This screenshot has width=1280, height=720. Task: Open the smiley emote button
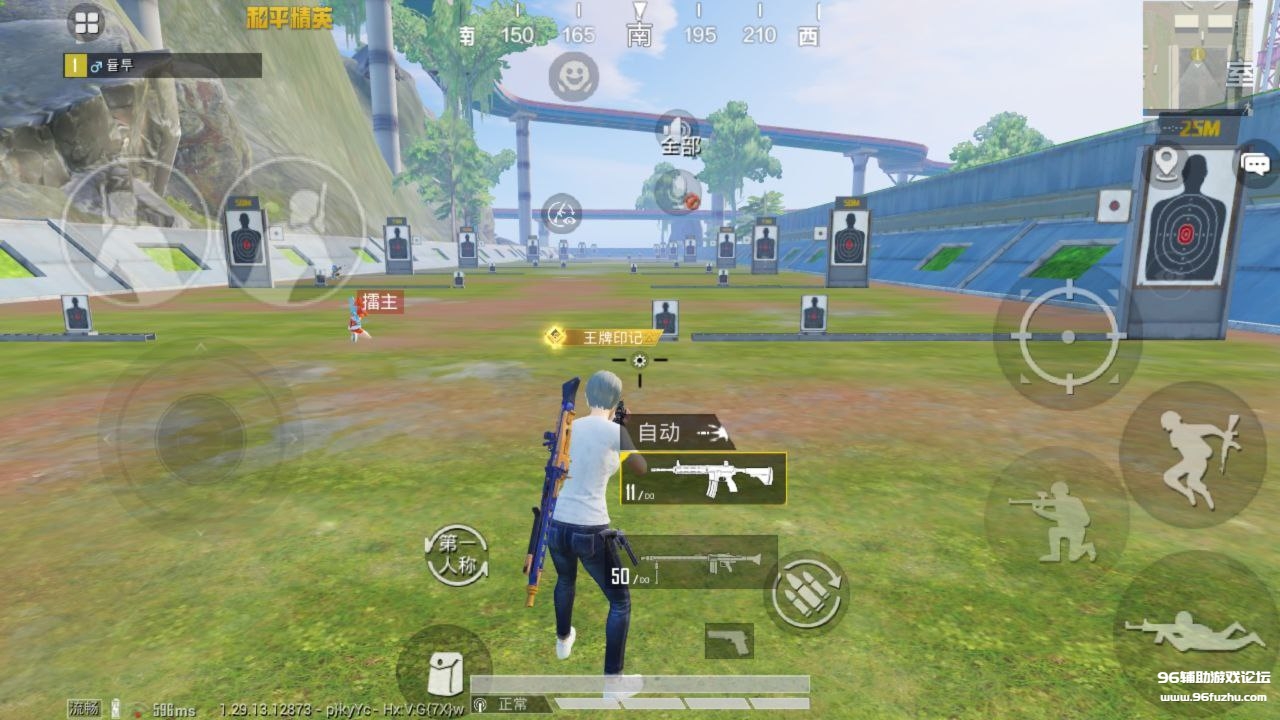(x=573, y=76)
